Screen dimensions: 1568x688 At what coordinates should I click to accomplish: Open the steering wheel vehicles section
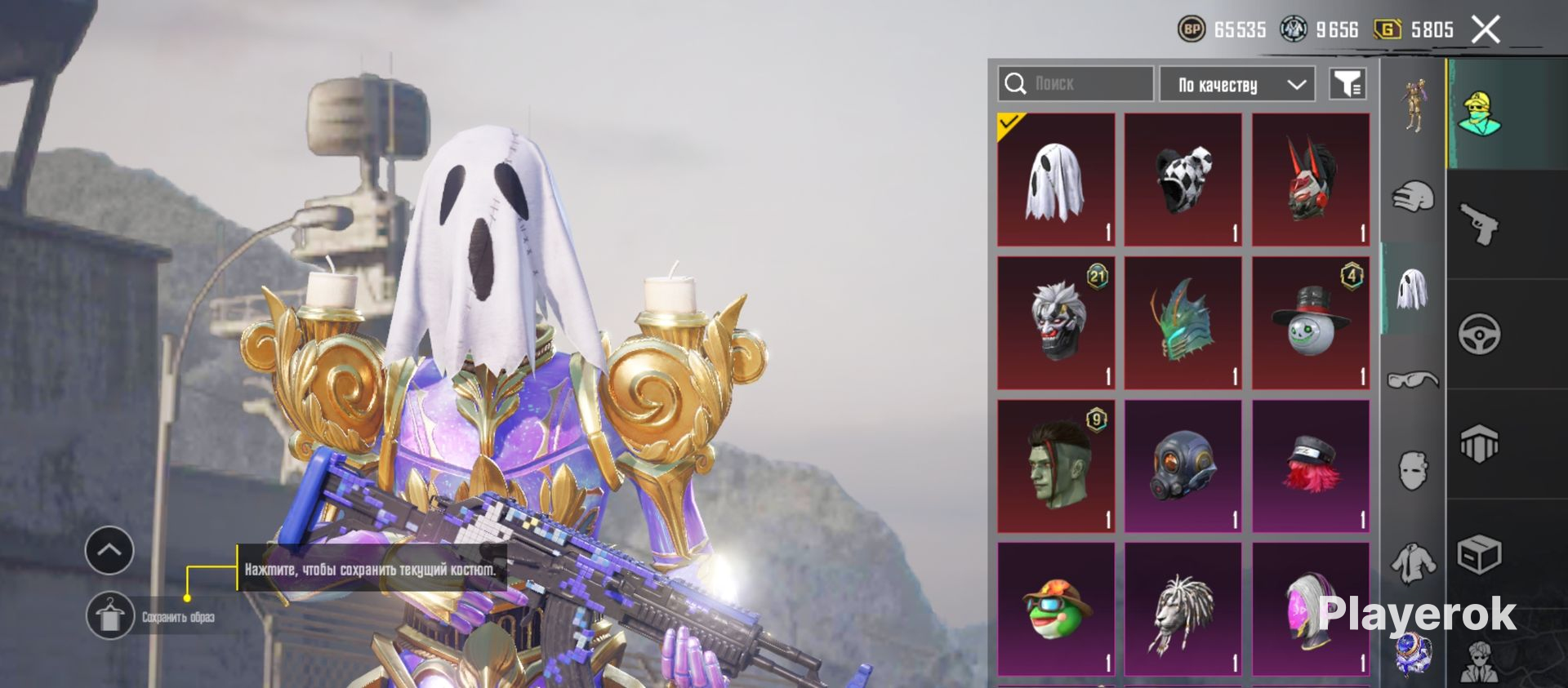click(1479, 334)
